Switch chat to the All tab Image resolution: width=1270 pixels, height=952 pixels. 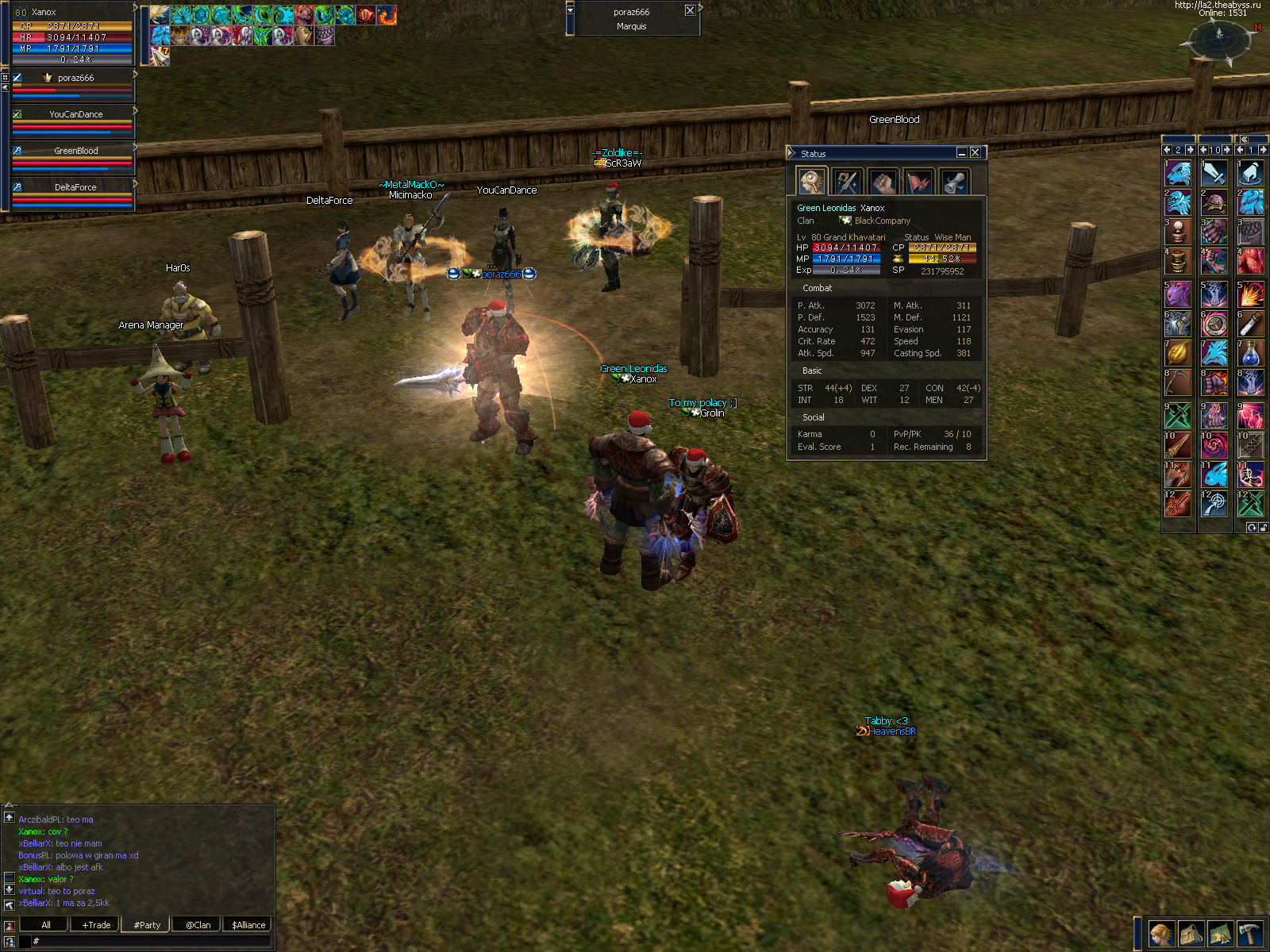point(46,925)
